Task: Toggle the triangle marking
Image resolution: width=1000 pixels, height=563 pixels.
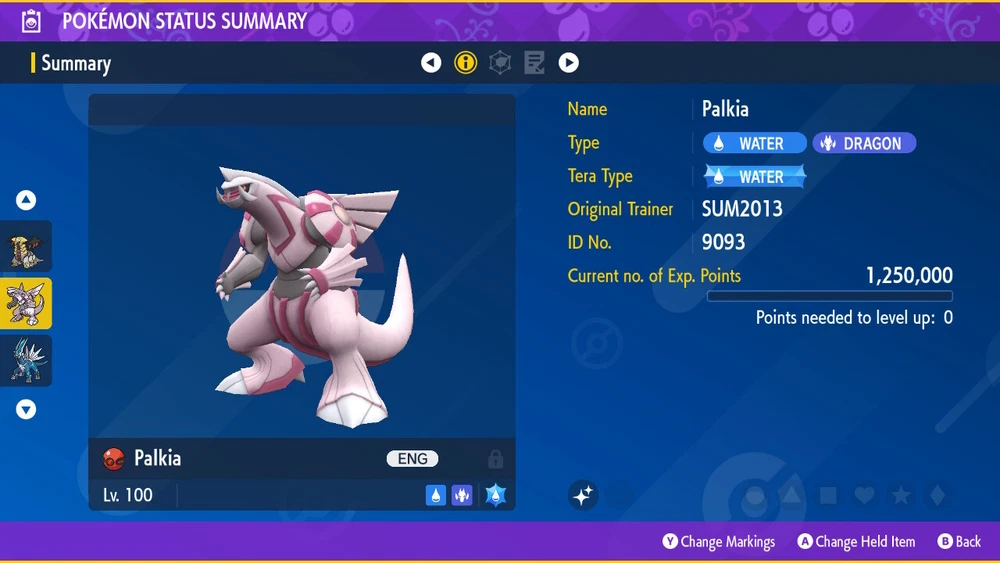Action: (792, 495)
